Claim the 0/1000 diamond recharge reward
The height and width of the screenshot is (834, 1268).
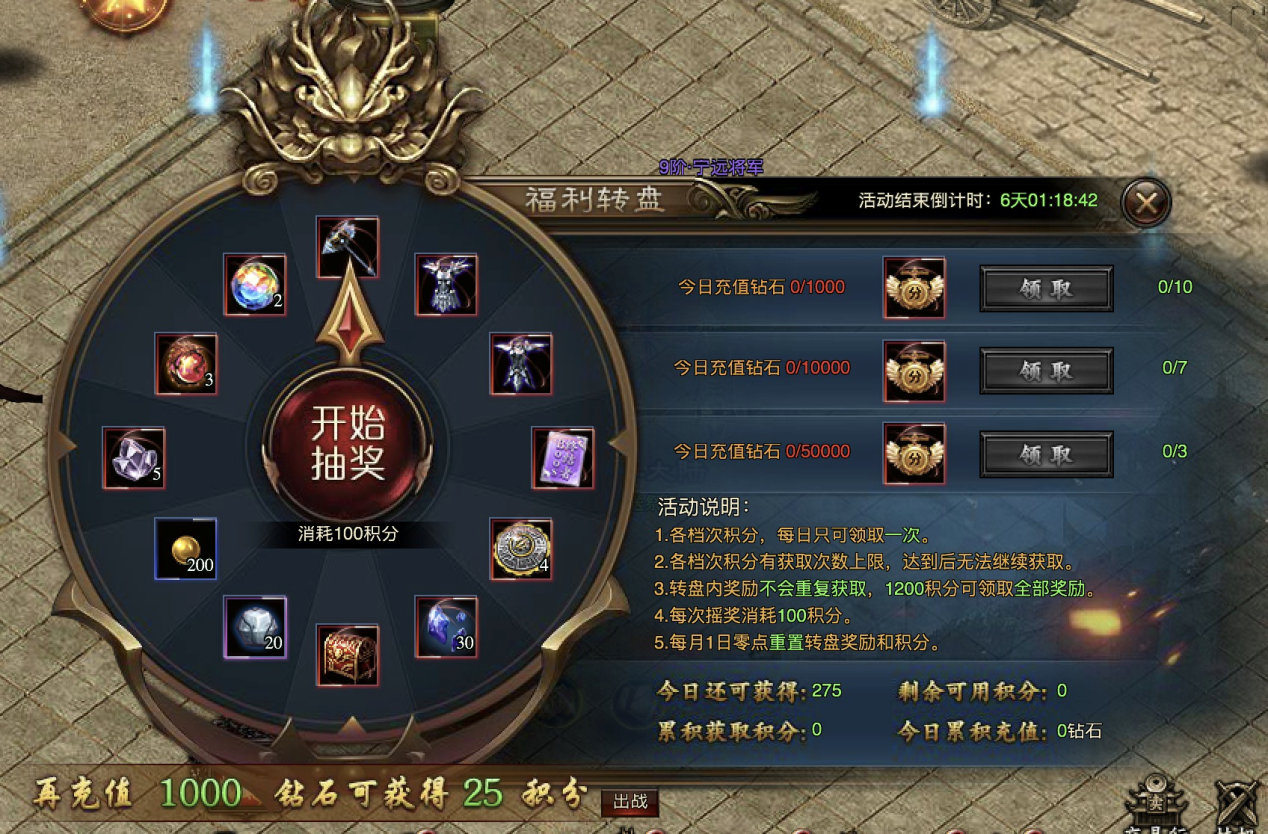click(1046, 289)
